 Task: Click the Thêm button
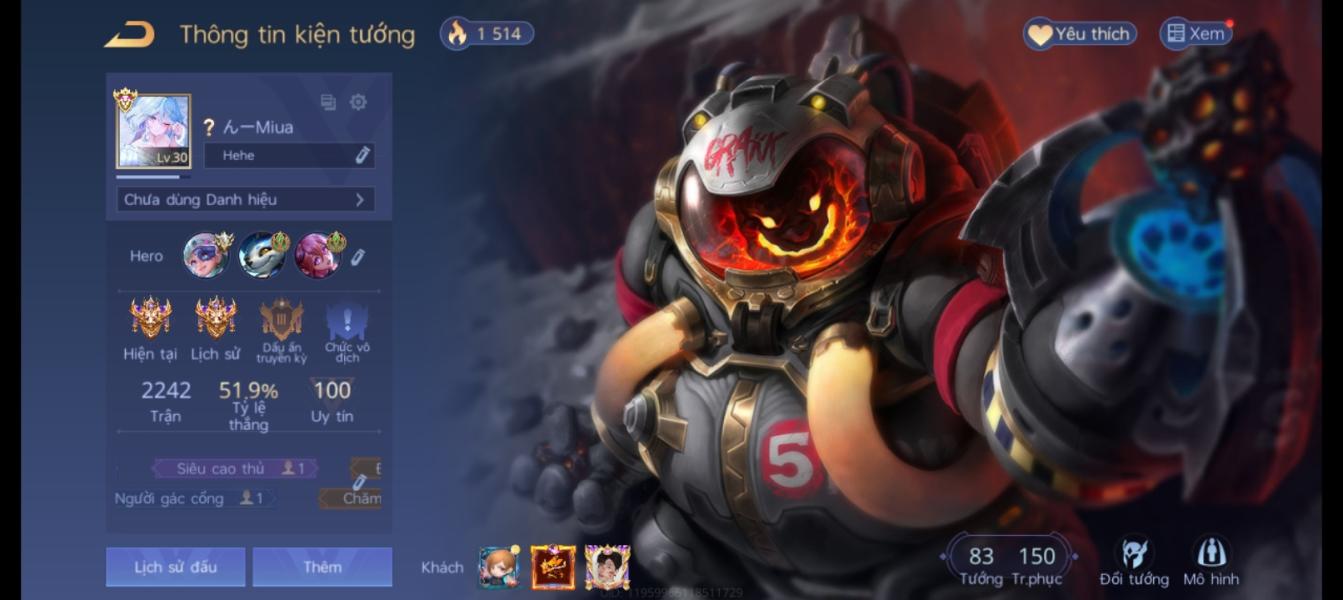pos(322,567)
